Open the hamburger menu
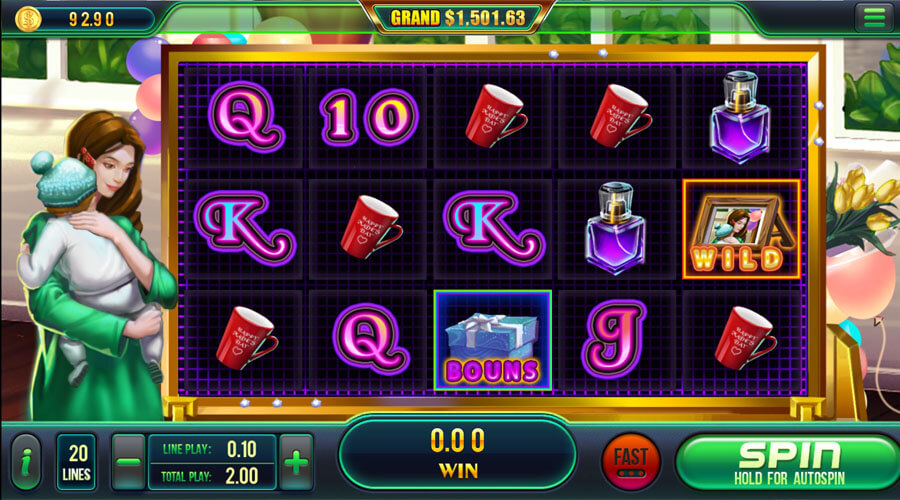The image size is (900, 500). pos(874,17)
